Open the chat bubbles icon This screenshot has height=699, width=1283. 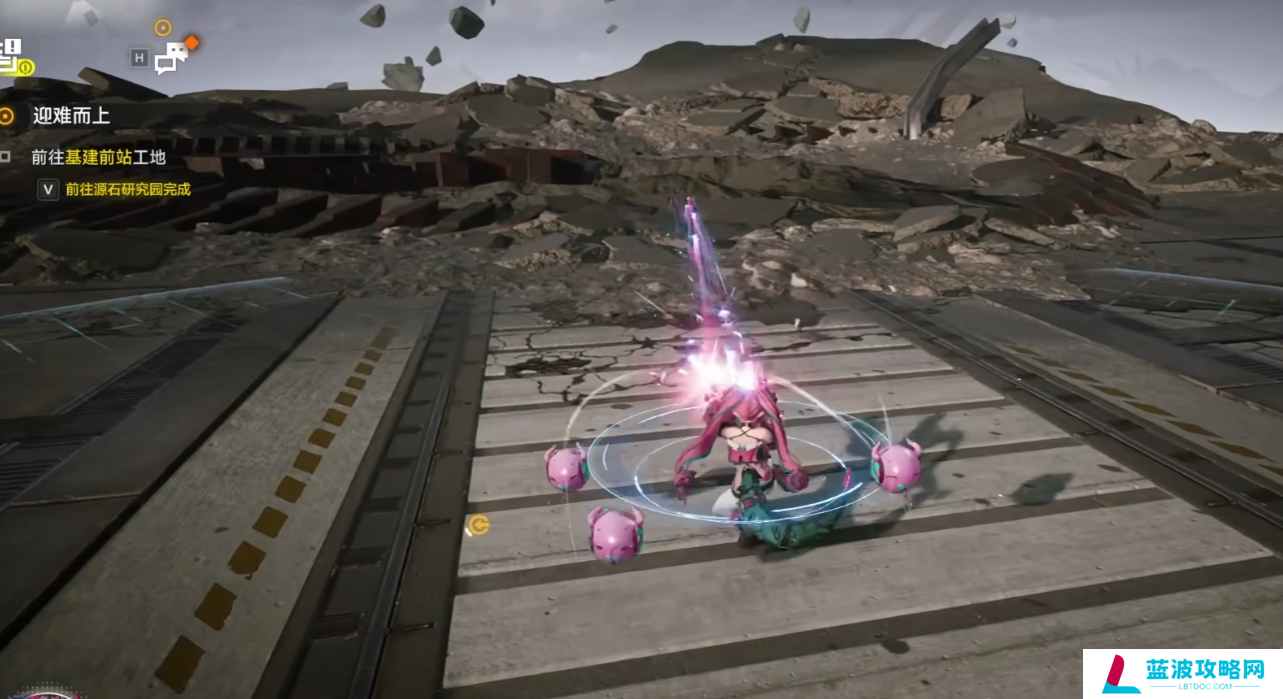pyautogui.click(x=172, y=58)
